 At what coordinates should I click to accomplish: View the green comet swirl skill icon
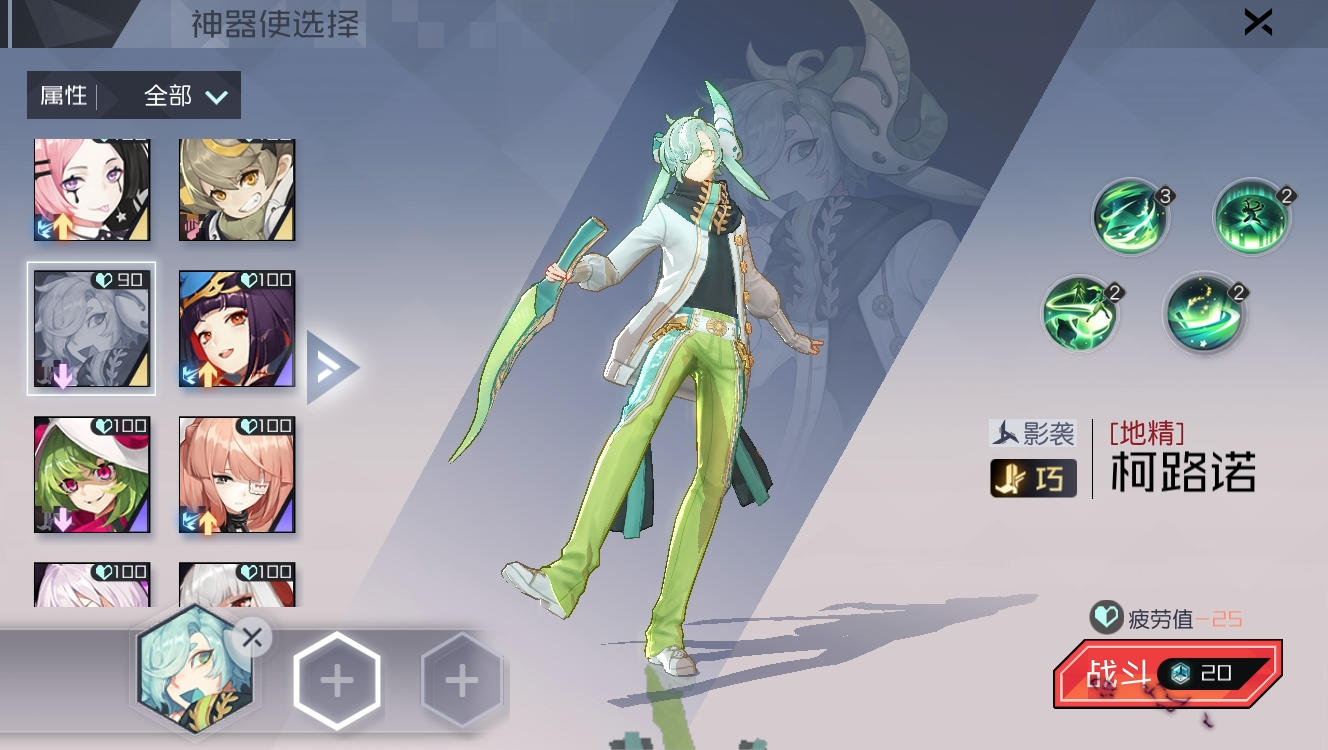[x=1205, y=312]
